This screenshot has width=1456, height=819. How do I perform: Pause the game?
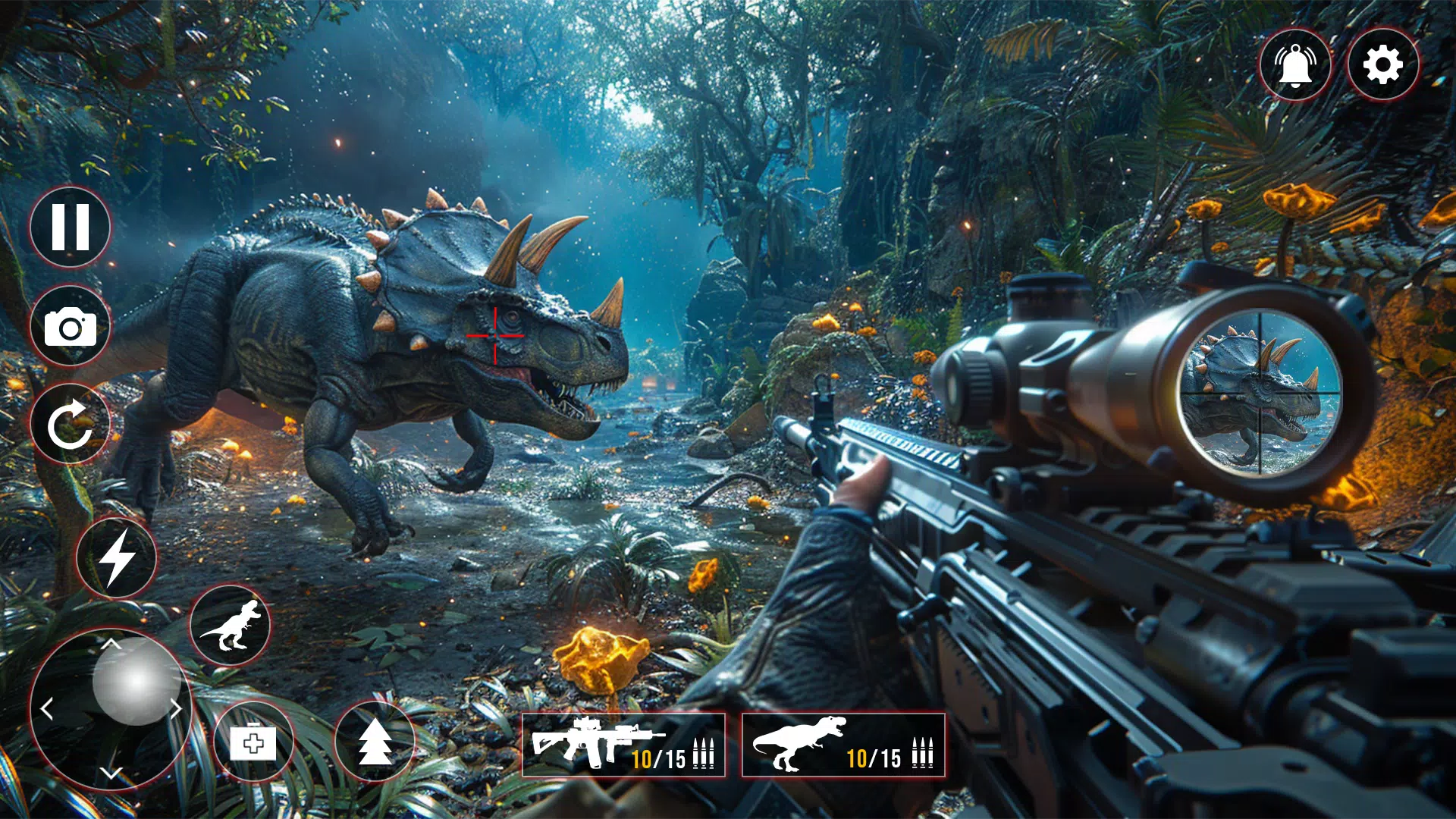[71, 227]
